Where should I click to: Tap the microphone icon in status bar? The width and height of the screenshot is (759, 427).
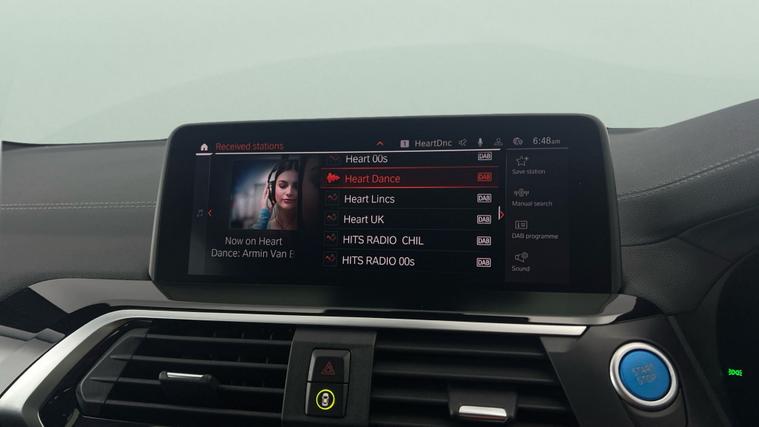[480, 143]
